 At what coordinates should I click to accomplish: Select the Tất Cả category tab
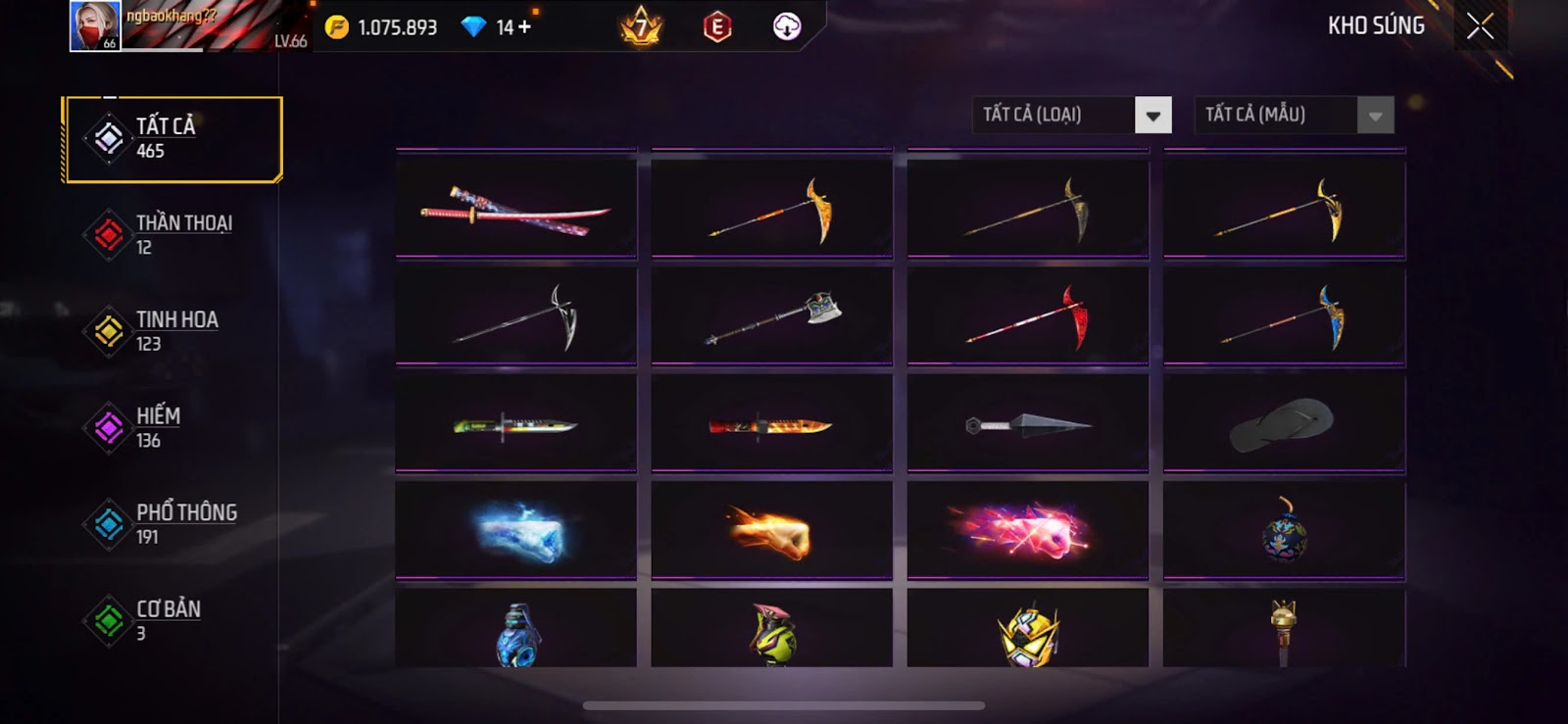pyautogui.click(x=172, y=139)
